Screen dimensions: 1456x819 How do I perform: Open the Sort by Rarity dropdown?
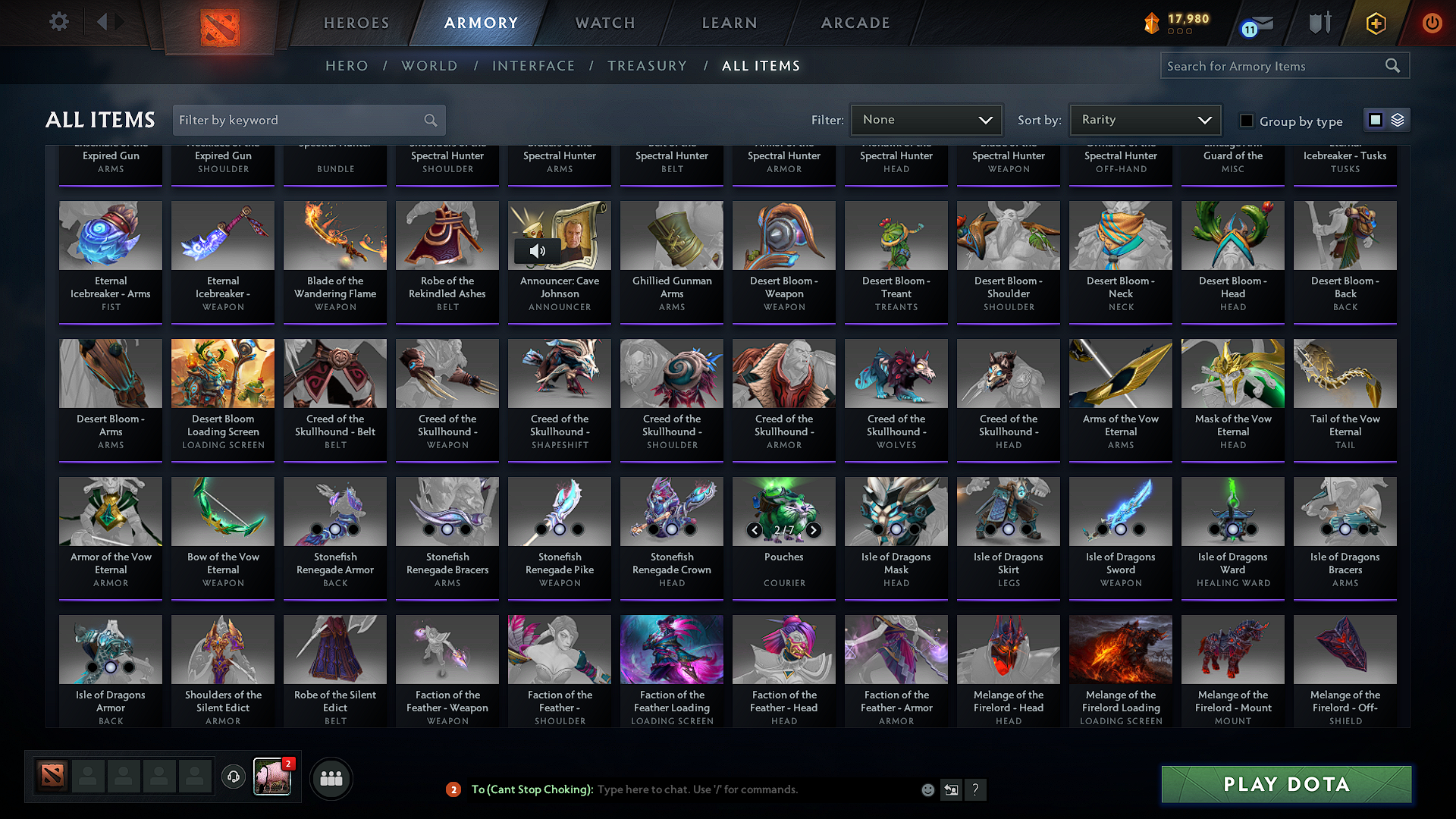(1144, 119)
